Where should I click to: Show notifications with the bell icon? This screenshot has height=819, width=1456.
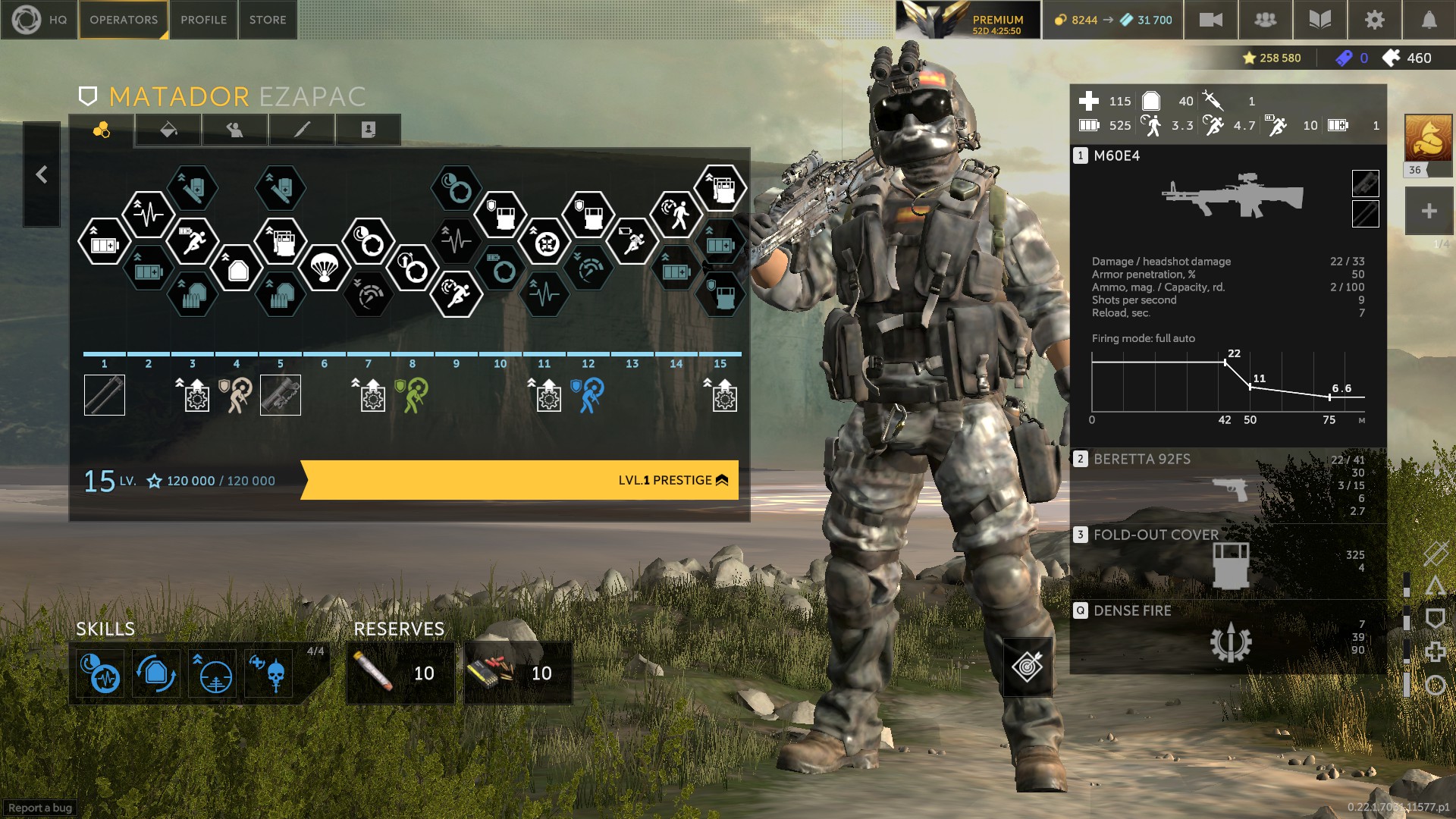[x=1429, y=20]
